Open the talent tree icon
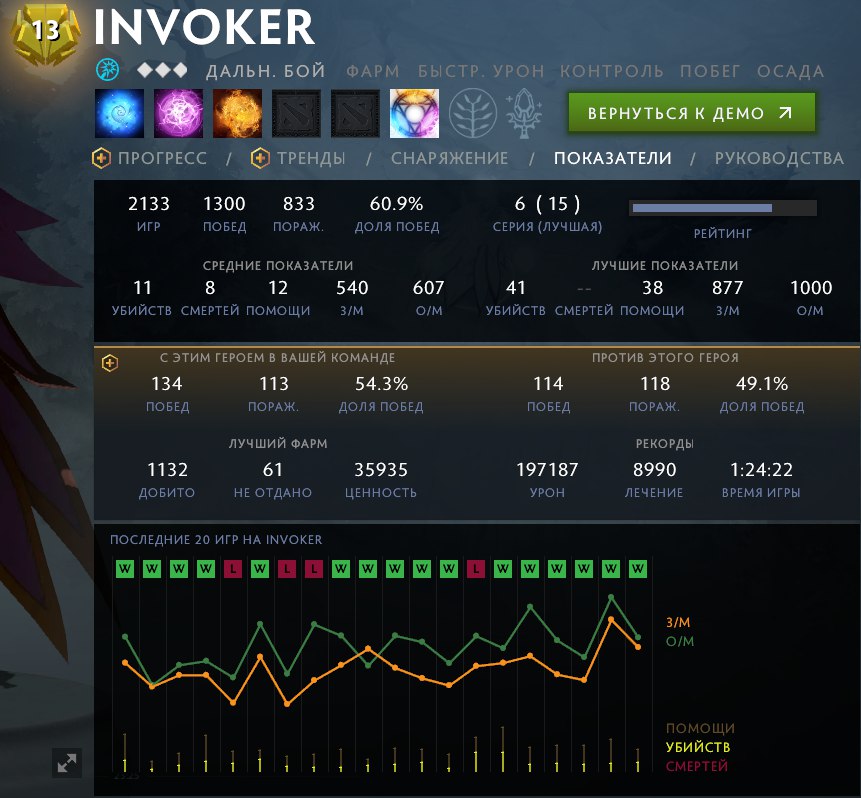Viewport: 861px width, 798px height. pyautogui.click(x=473, y=113)
